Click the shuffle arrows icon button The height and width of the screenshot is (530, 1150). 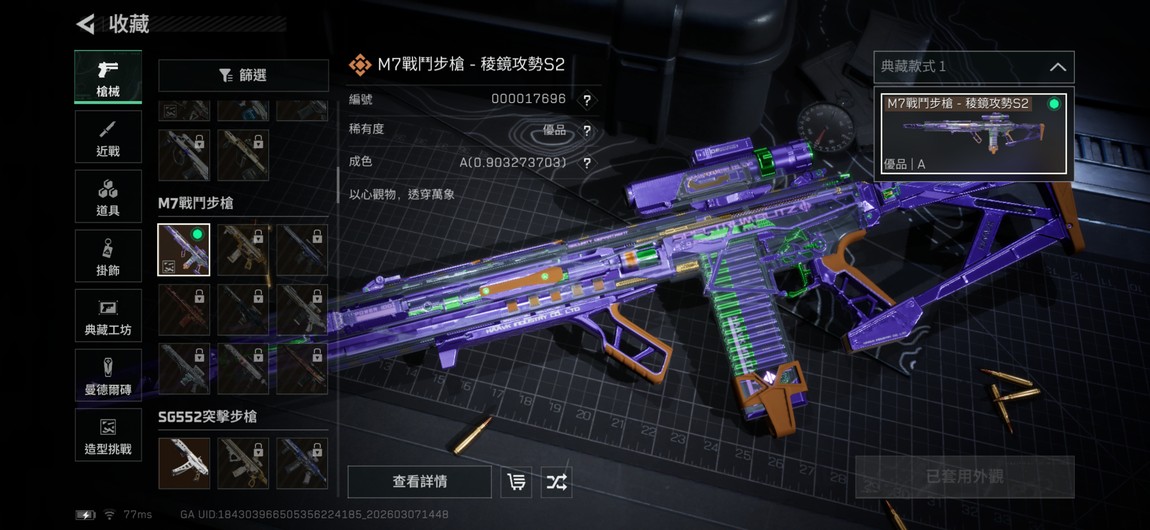click(557, 482)
